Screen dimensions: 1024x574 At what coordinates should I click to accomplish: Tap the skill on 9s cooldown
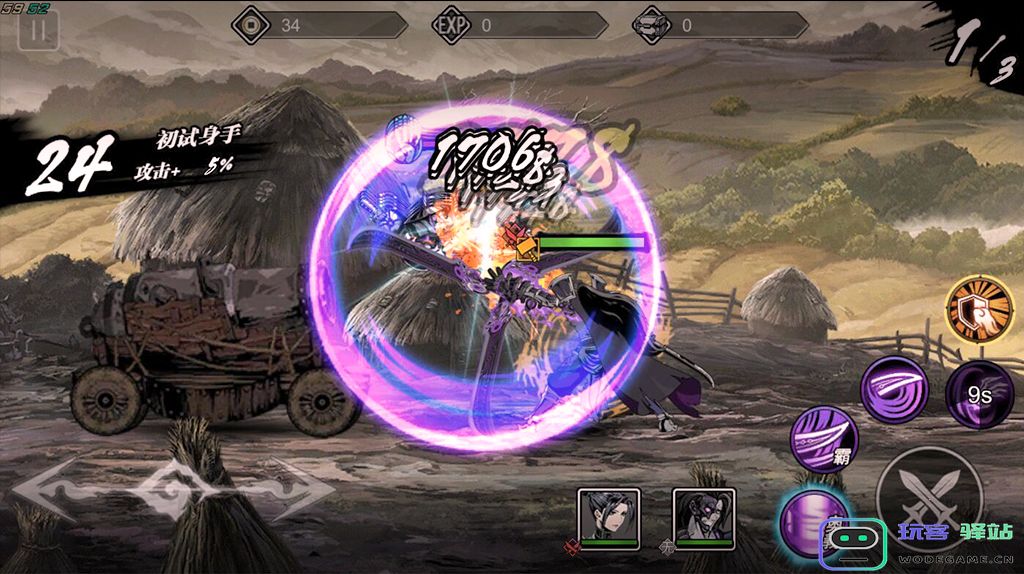coord(980,394)
